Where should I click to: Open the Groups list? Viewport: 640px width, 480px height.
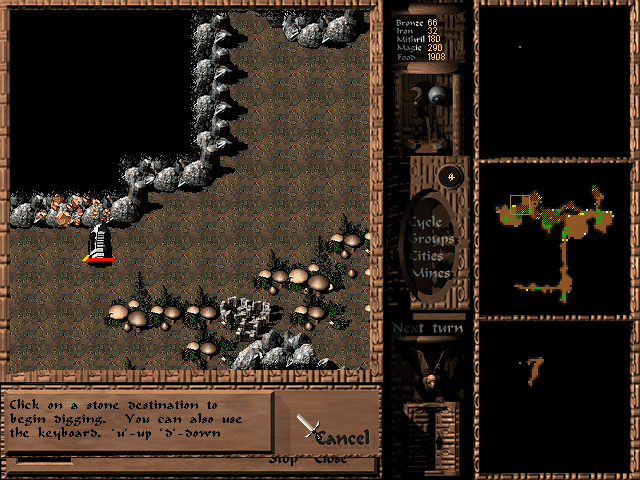click(x=430, y=239)
